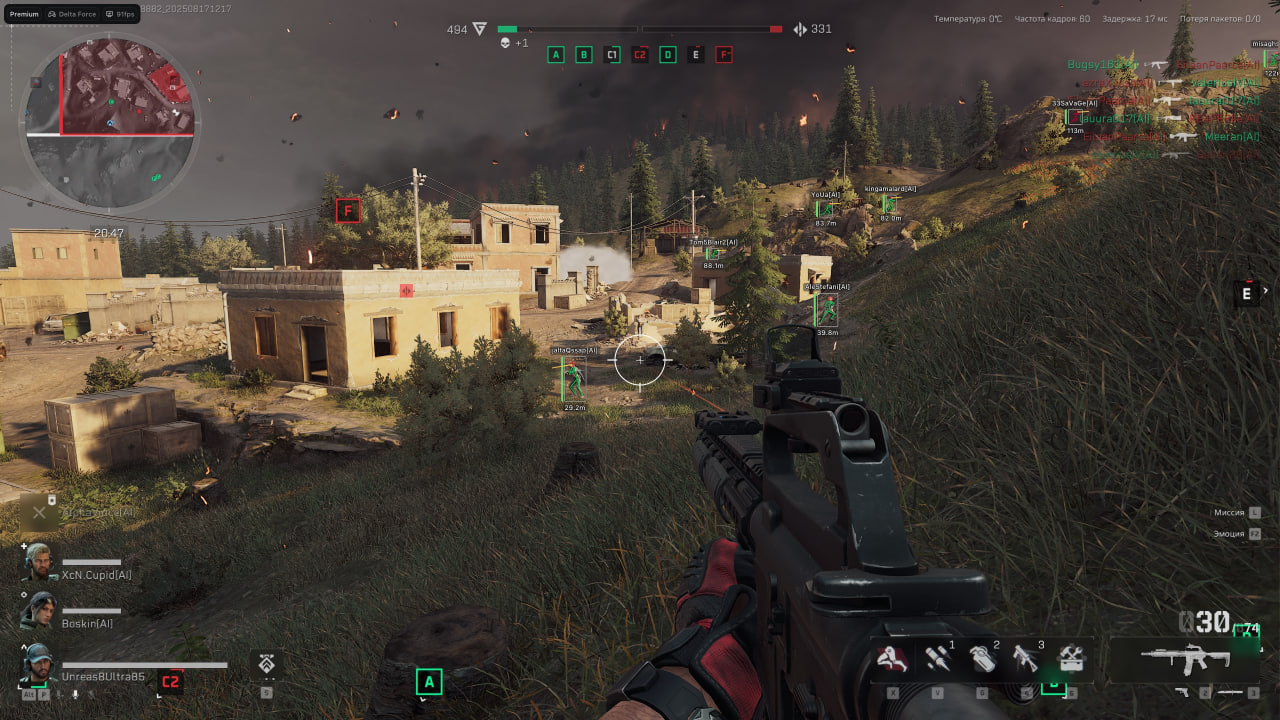Click the Эмоция button near the right edge
This screenshot has width=1280, height=720.
pyautogui.click(x=1229, y=533)
